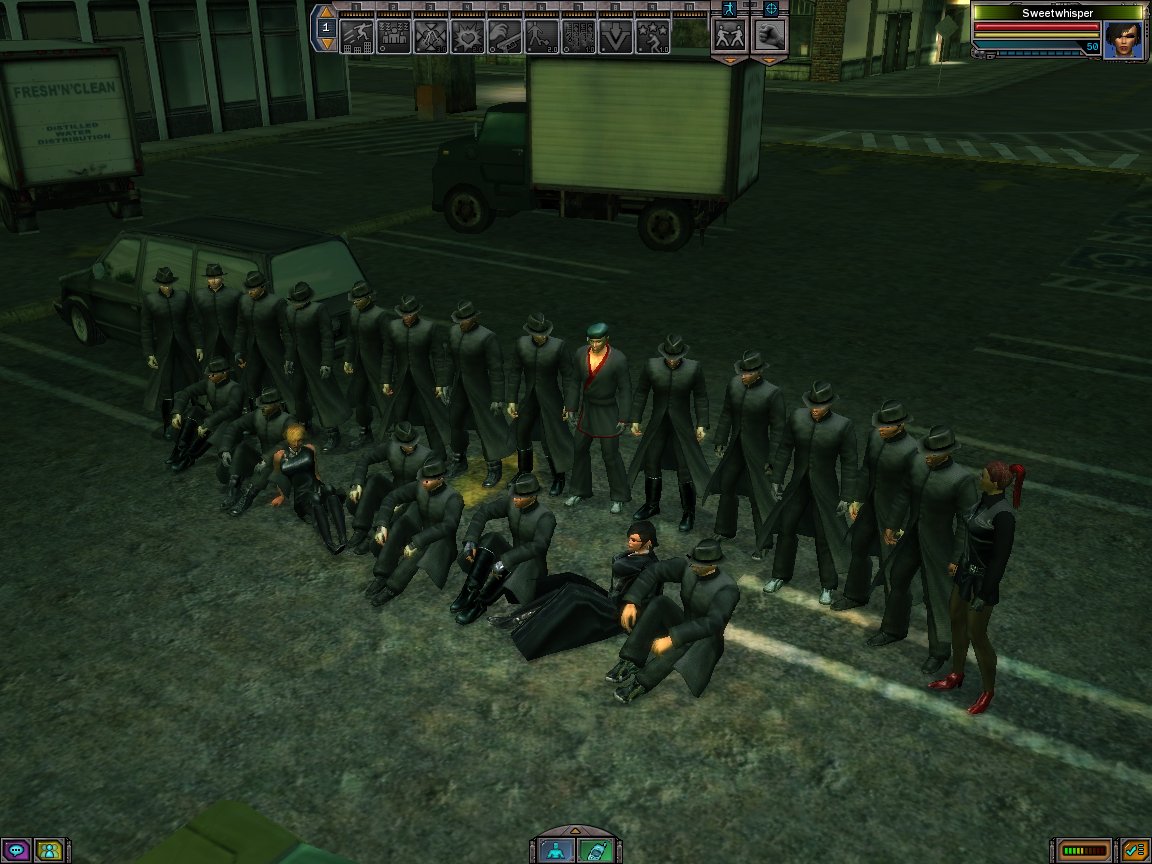Use the crowd of people hotbar ability
This screenshot has height=864, width=1152.
point(394,37)
